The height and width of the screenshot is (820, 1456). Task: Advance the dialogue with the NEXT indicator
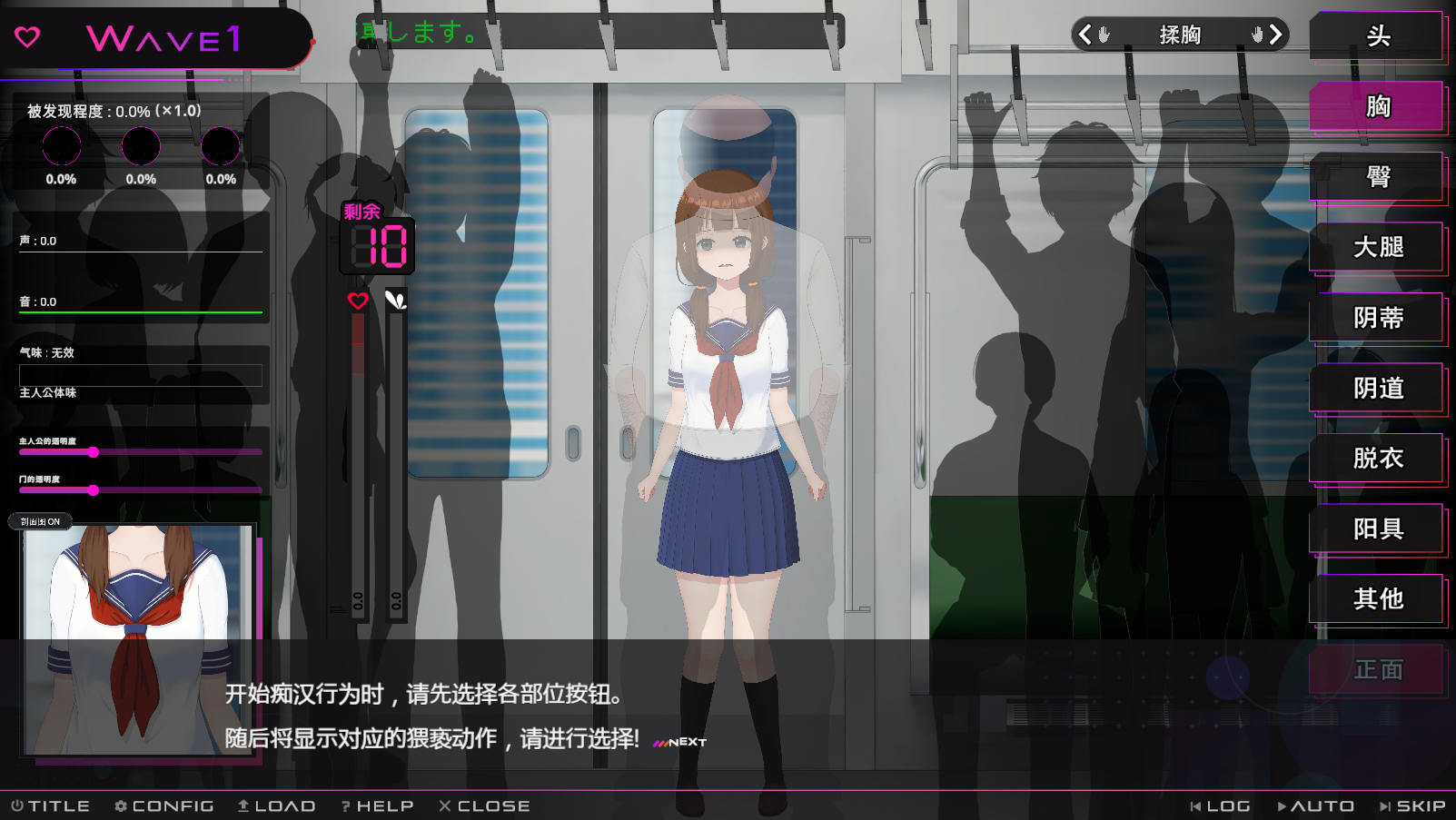[679, 742]
